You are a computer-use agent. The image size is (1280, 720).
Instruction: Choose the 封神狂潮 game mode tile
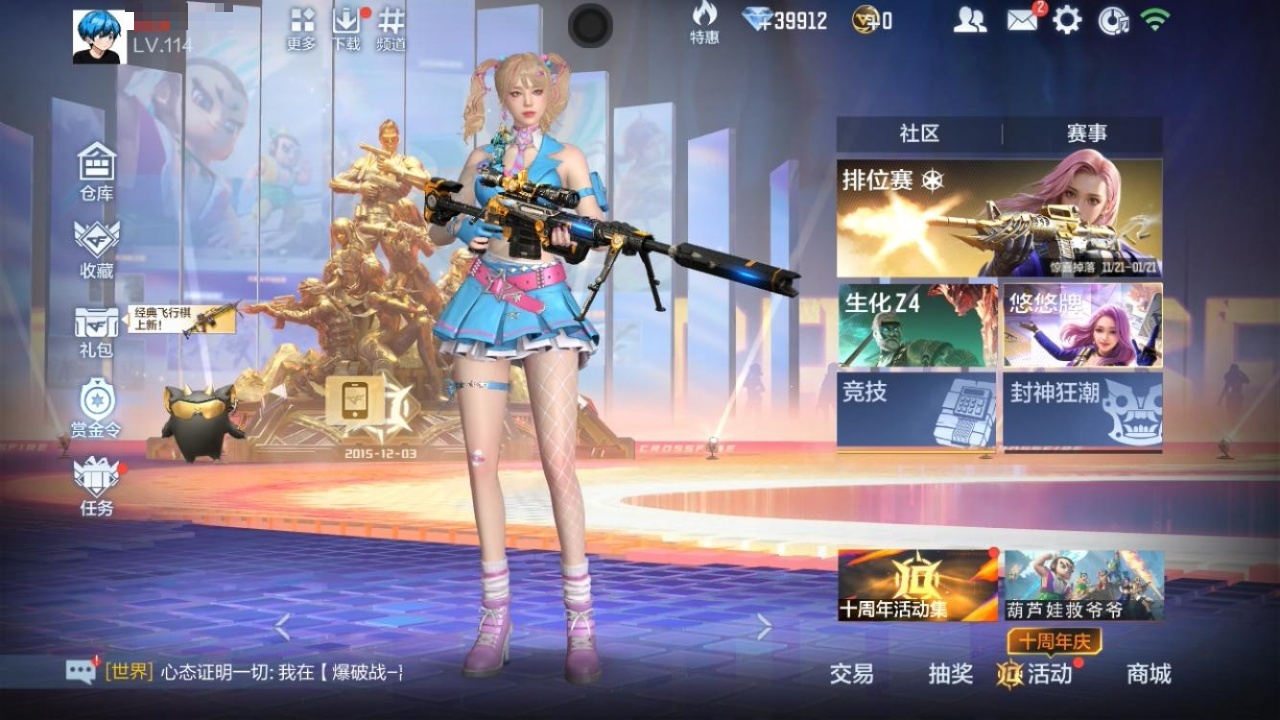(1083, 409)
